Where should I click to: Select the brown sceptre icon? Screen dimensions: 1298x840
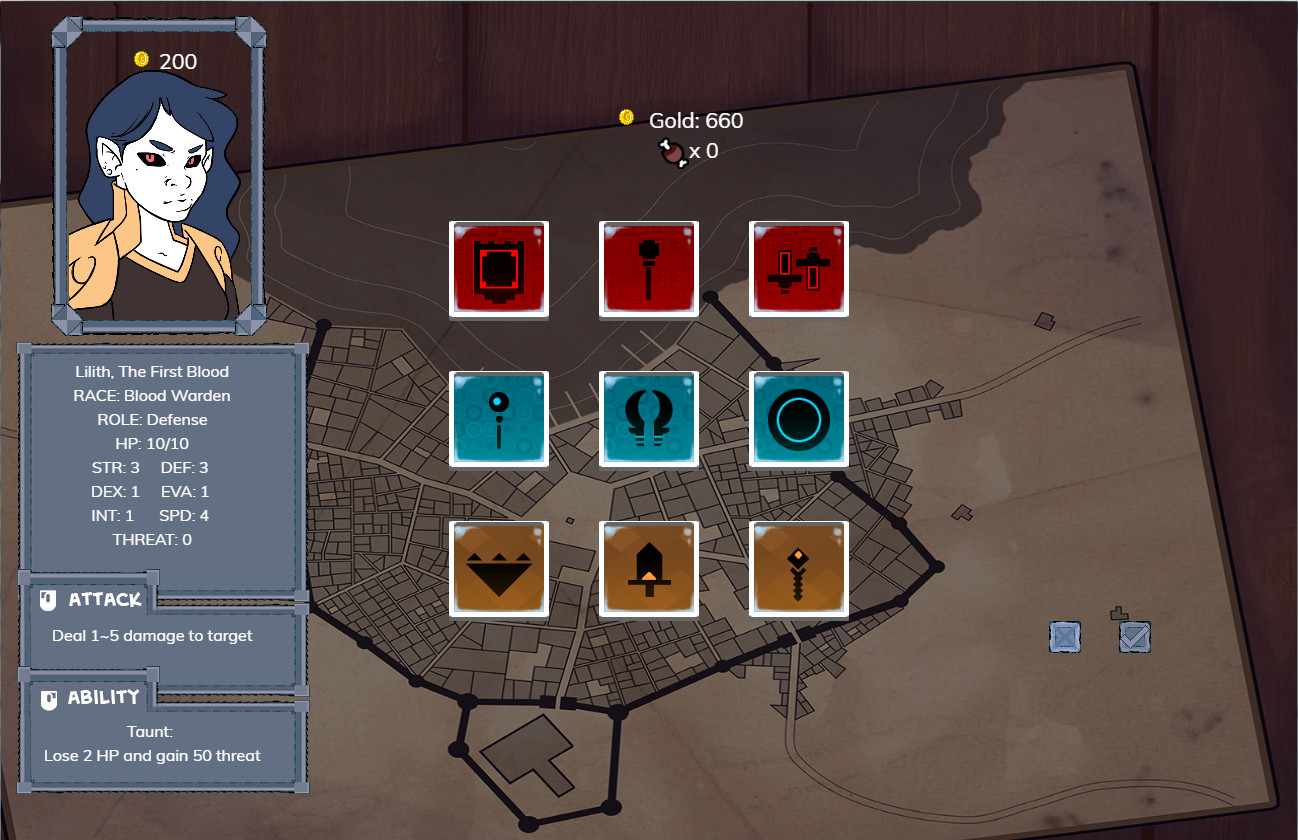798,567
